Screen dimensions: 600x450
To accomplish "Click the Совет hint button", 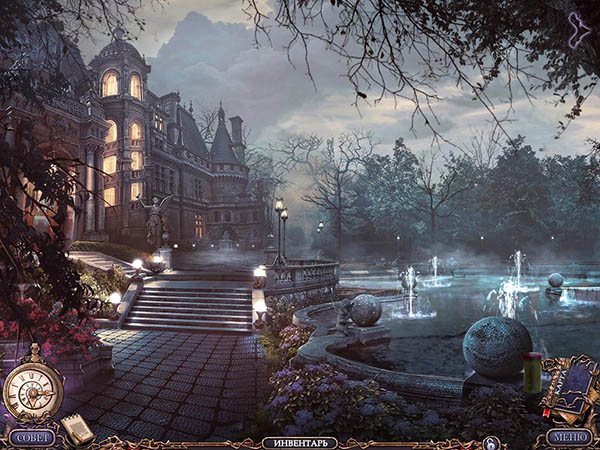I will (x=32, y=437).
